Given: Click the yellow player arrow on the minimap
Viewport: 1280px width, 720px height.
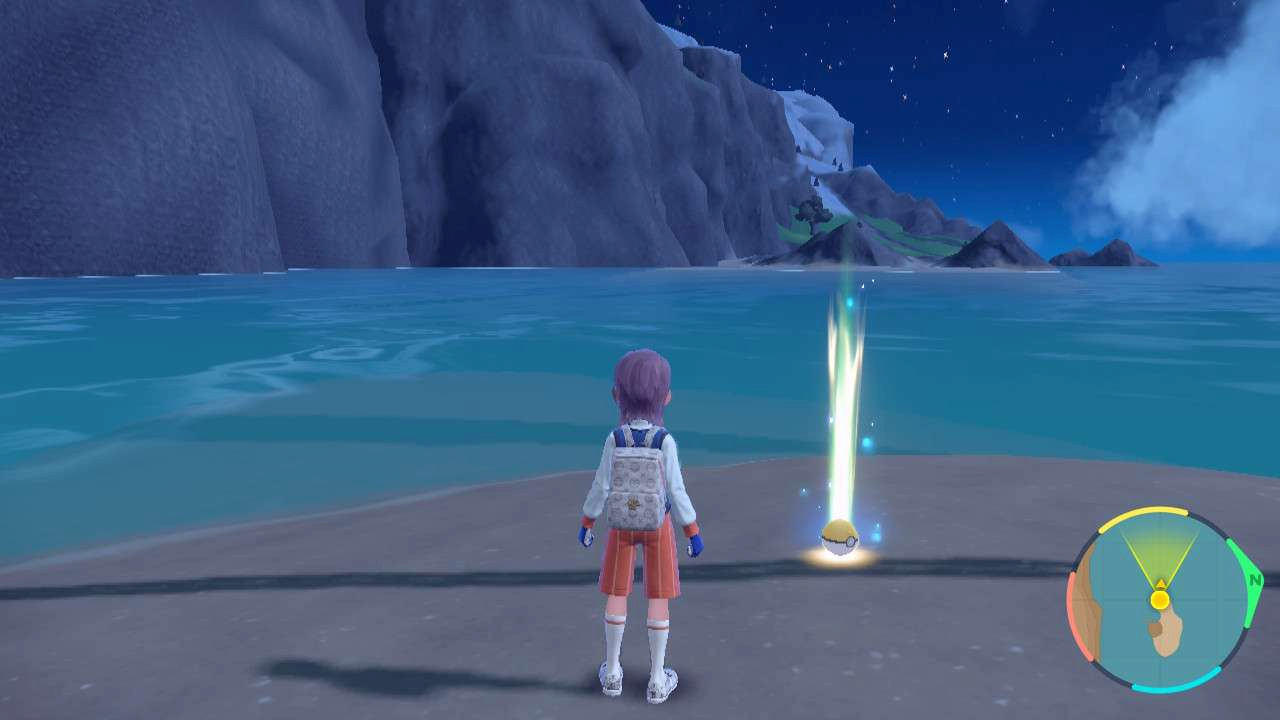Looking at the screenshot, I should (1160, 584).
